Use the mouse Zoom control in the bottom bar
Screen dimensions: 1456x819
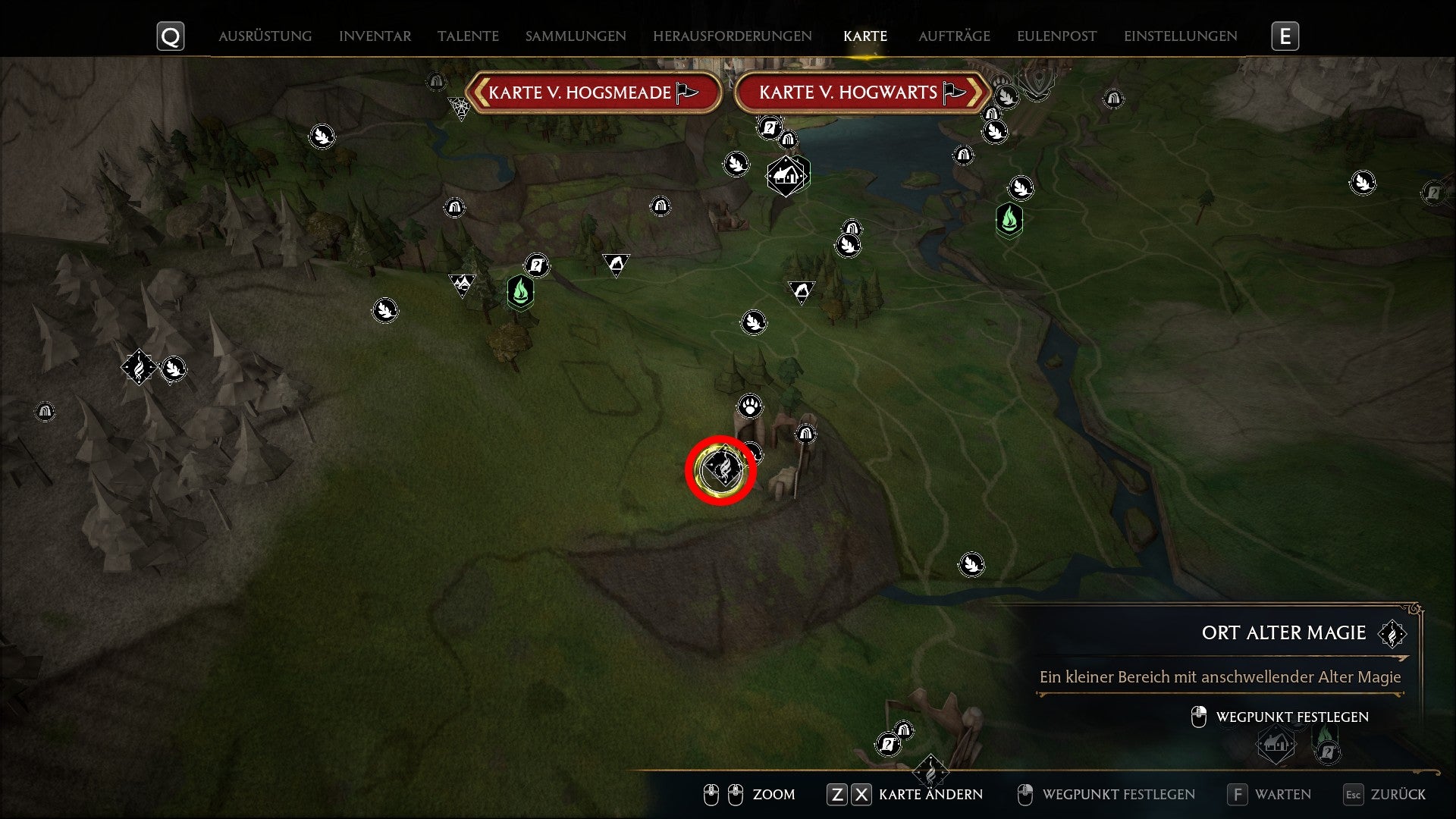[x=773, y=795]
